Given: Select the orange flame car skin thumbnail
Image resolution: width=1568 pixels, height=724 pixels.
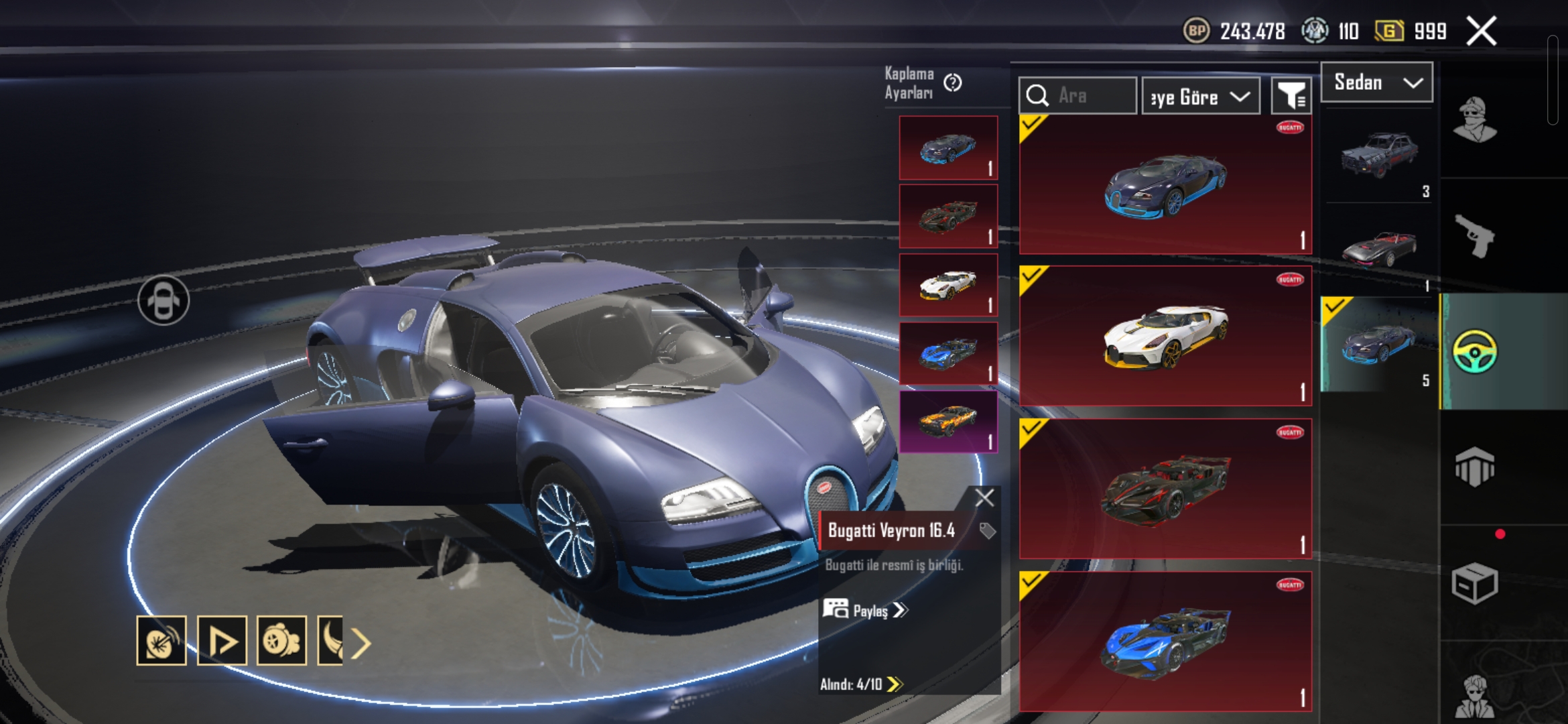Looking at the screenshot, I should 948,422.
